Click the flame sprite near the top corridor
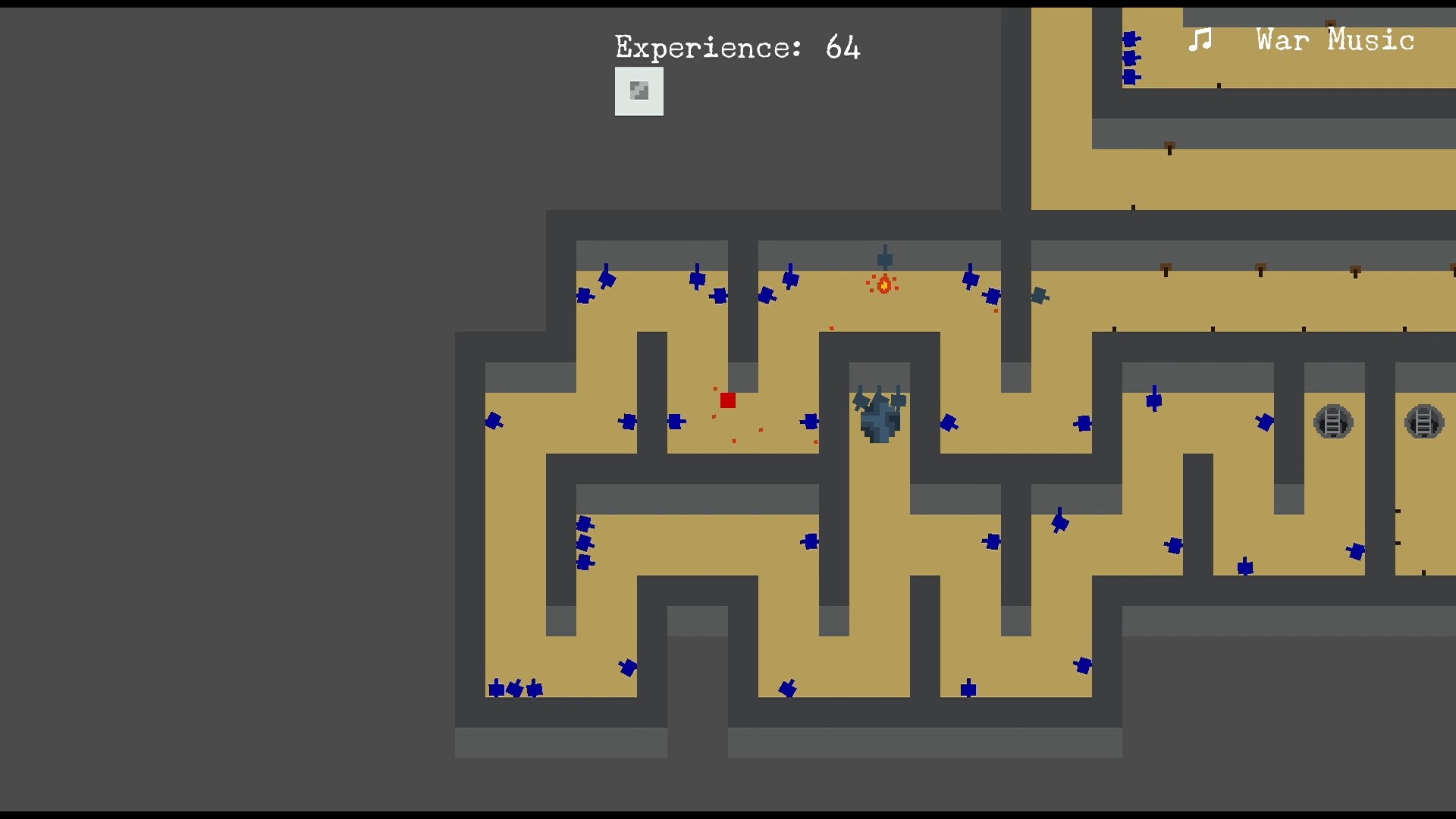 883,284
